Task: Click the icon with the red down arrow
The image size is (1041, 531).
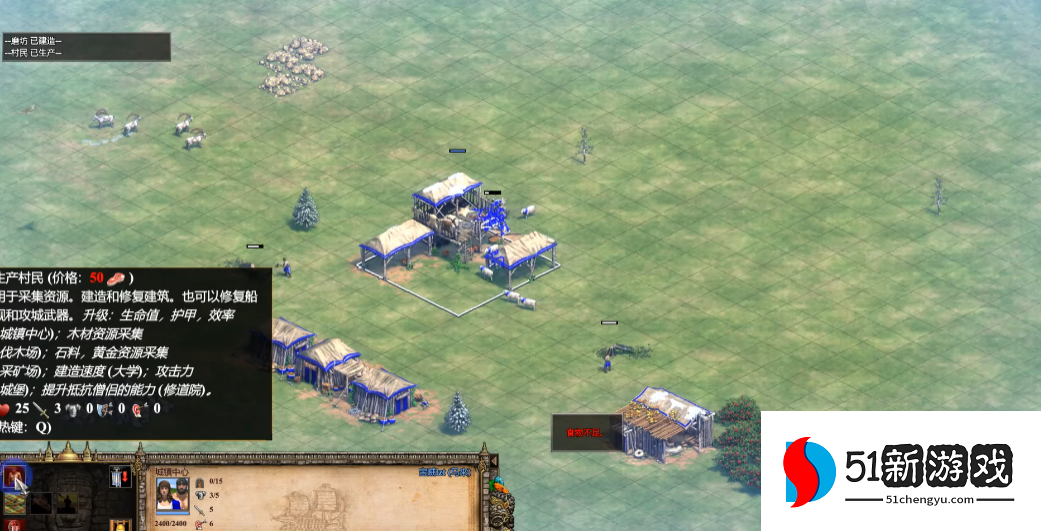Action: 120,476
